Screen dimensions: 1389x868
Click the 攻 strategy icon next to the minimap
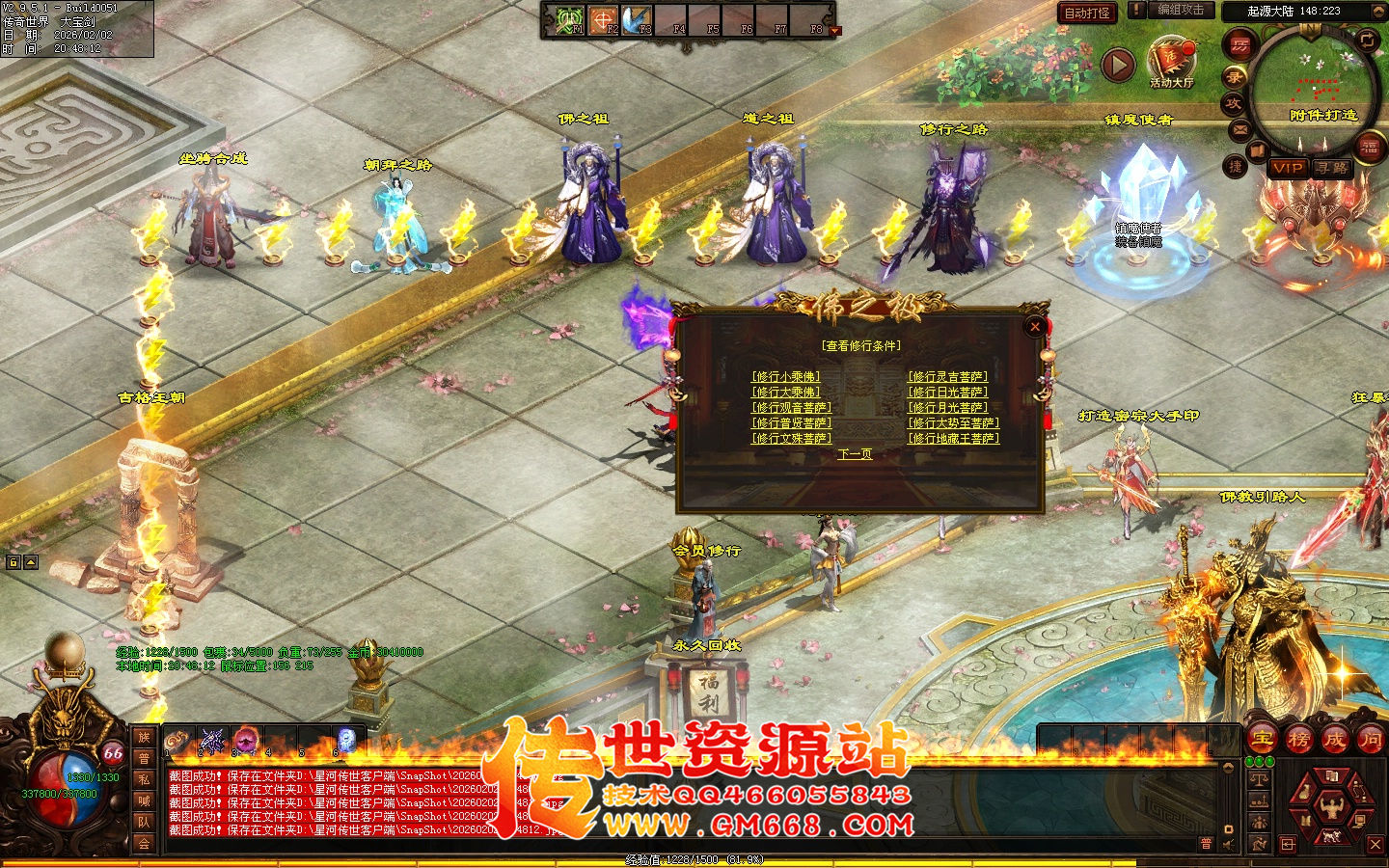(x=1235, y=103)
